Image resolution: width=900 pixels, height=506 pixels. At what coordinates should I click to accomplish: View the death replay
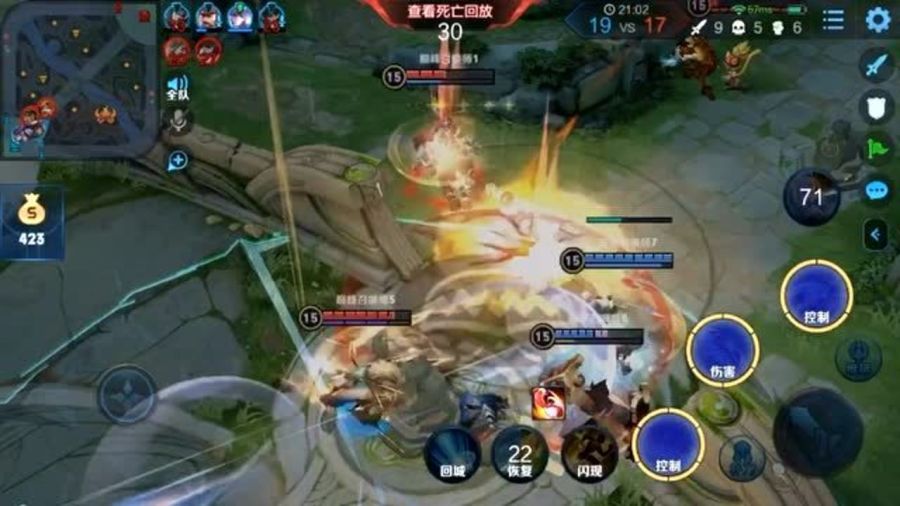(x=449, y=12)
